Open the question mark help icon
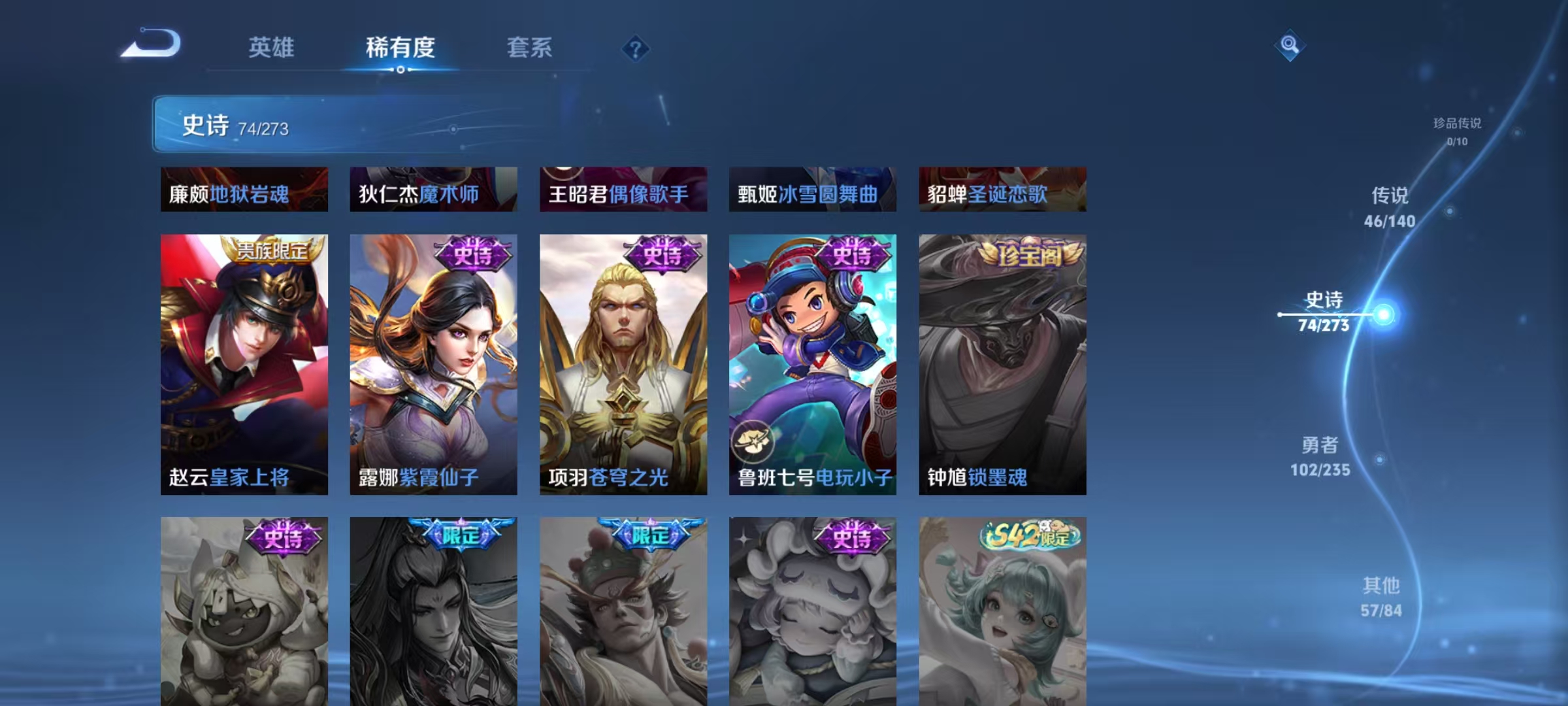The height and width of the screenshot is (706, 1568). coord(636,49)
